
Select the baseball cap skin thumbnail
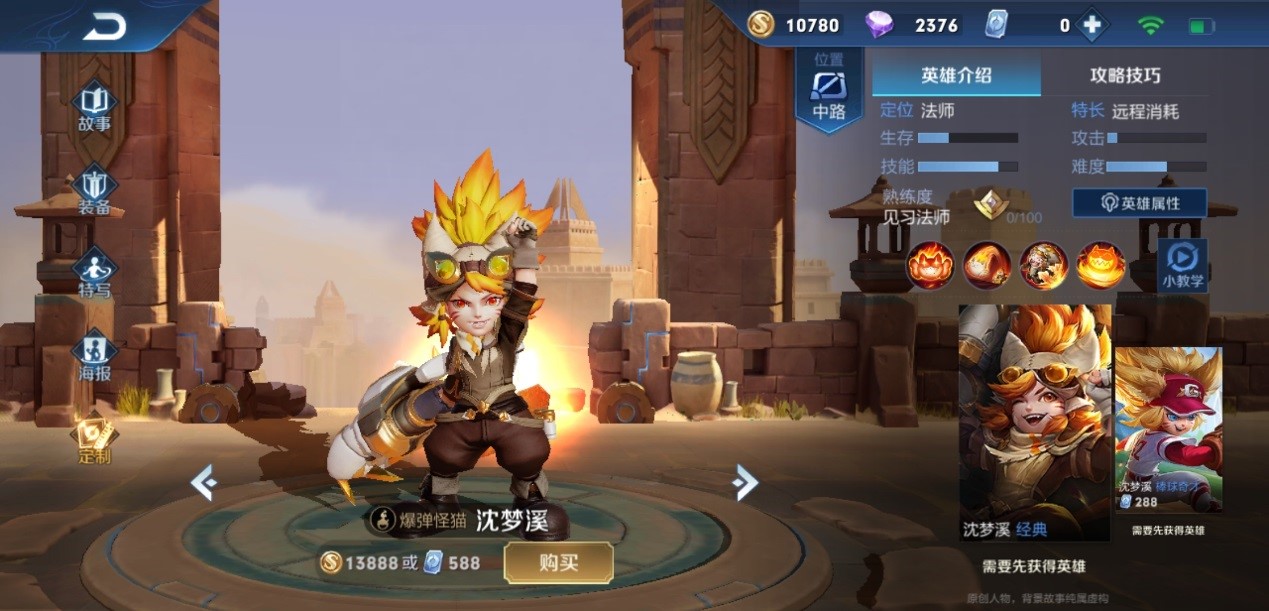click(1168, 430)
